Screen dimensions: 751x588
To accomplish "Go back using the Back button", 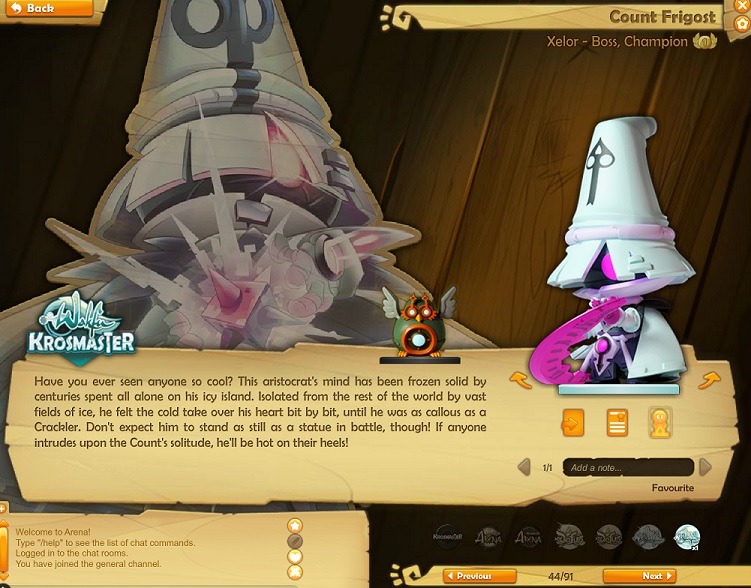I will tap(45, 8).
